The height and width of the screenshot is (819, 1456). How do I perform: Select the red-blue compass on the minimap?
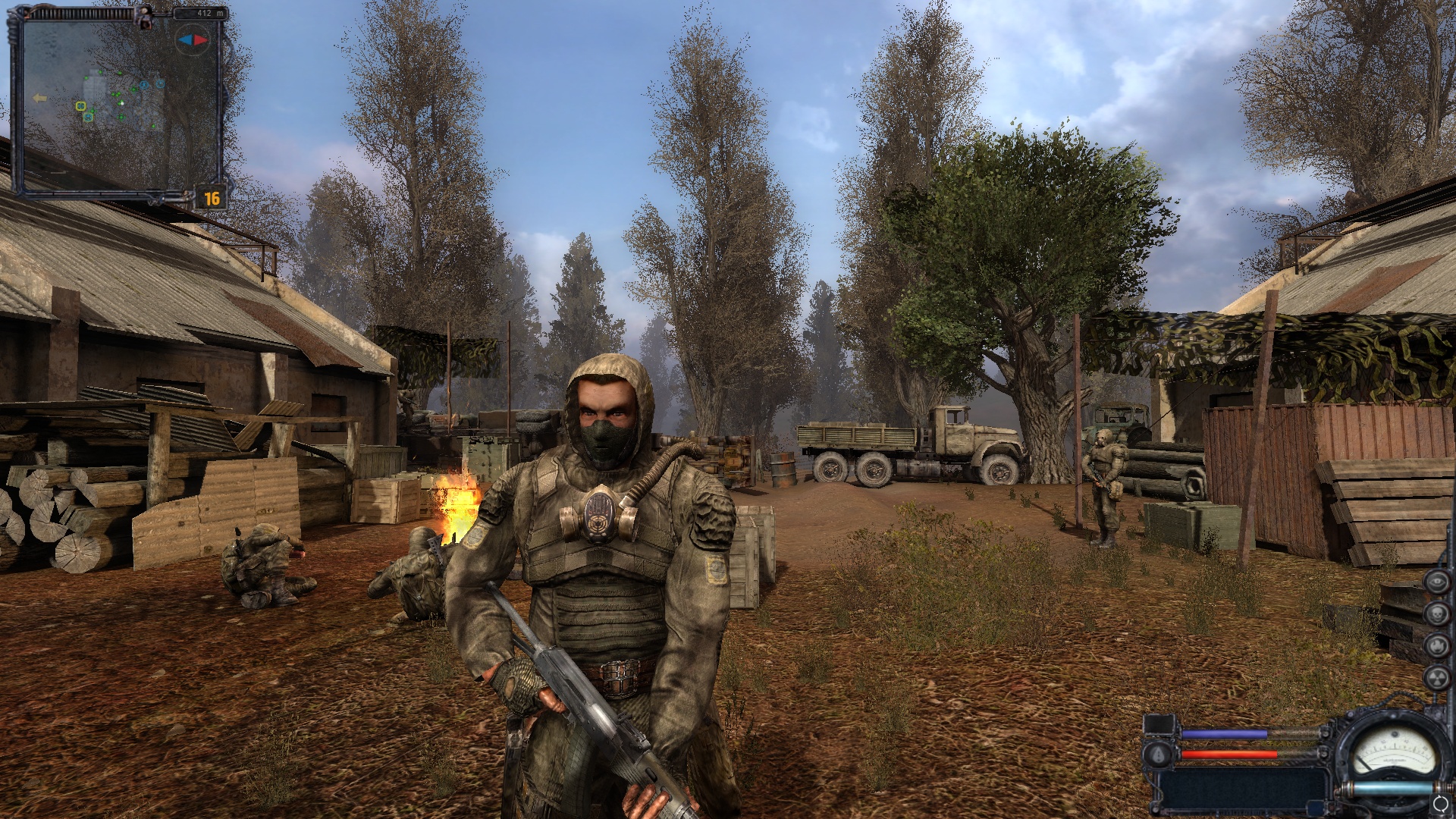tap(192, 39)
